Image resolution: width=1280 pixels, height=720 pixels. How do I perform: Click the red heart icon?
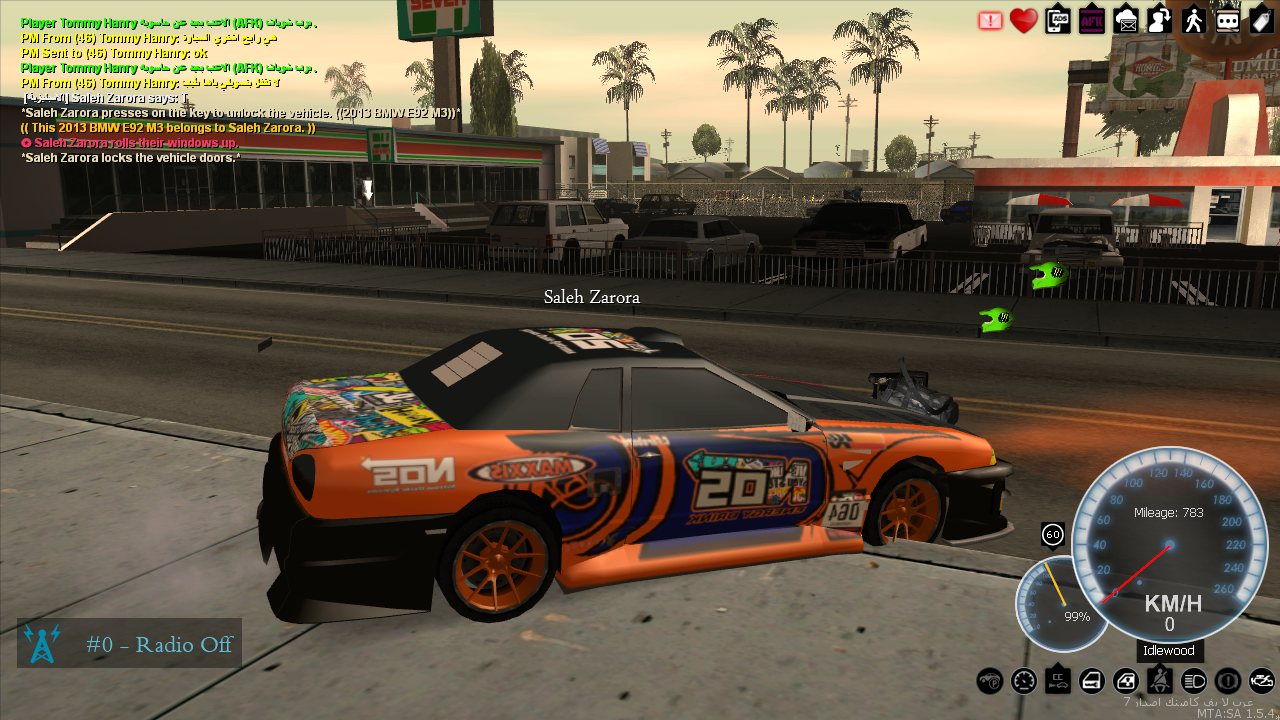[1023, 21]
